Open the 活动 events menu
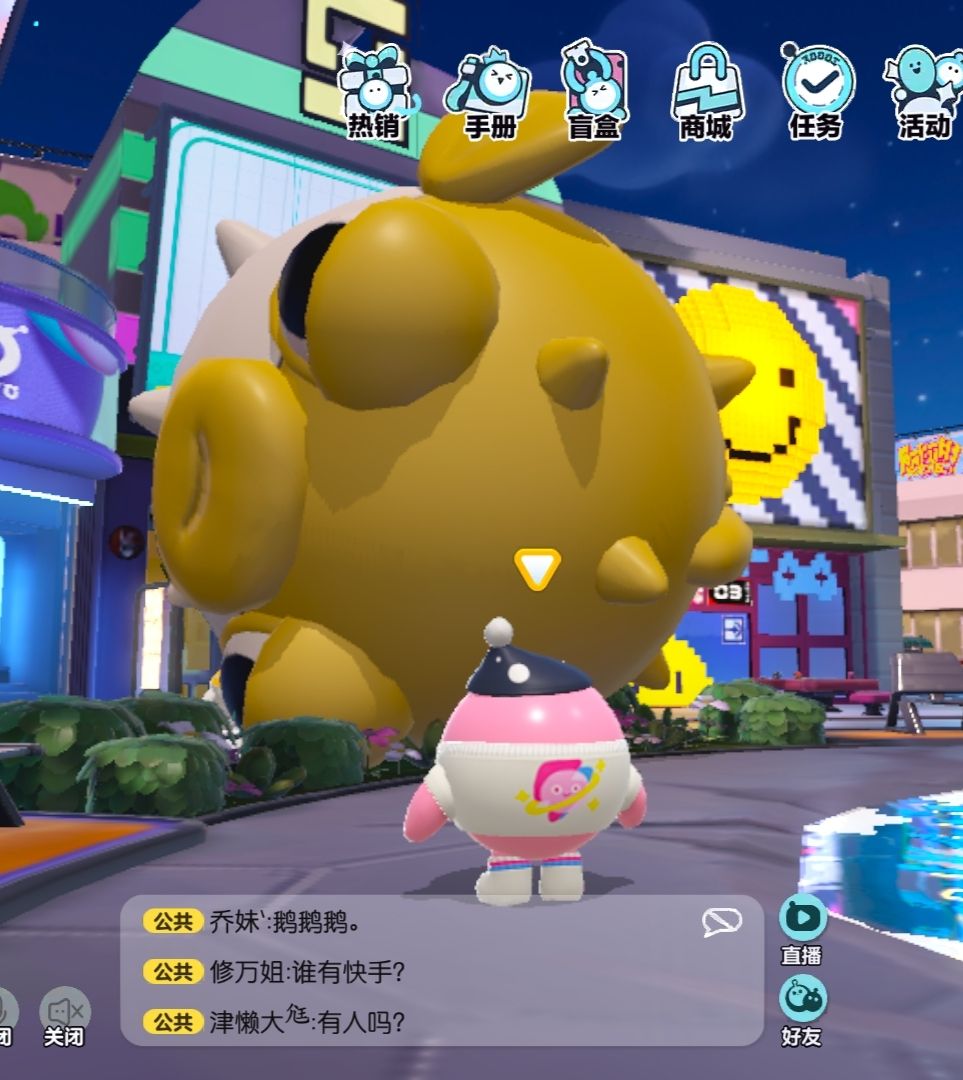This screenshot has height=1080, width=963. point(922,92)
